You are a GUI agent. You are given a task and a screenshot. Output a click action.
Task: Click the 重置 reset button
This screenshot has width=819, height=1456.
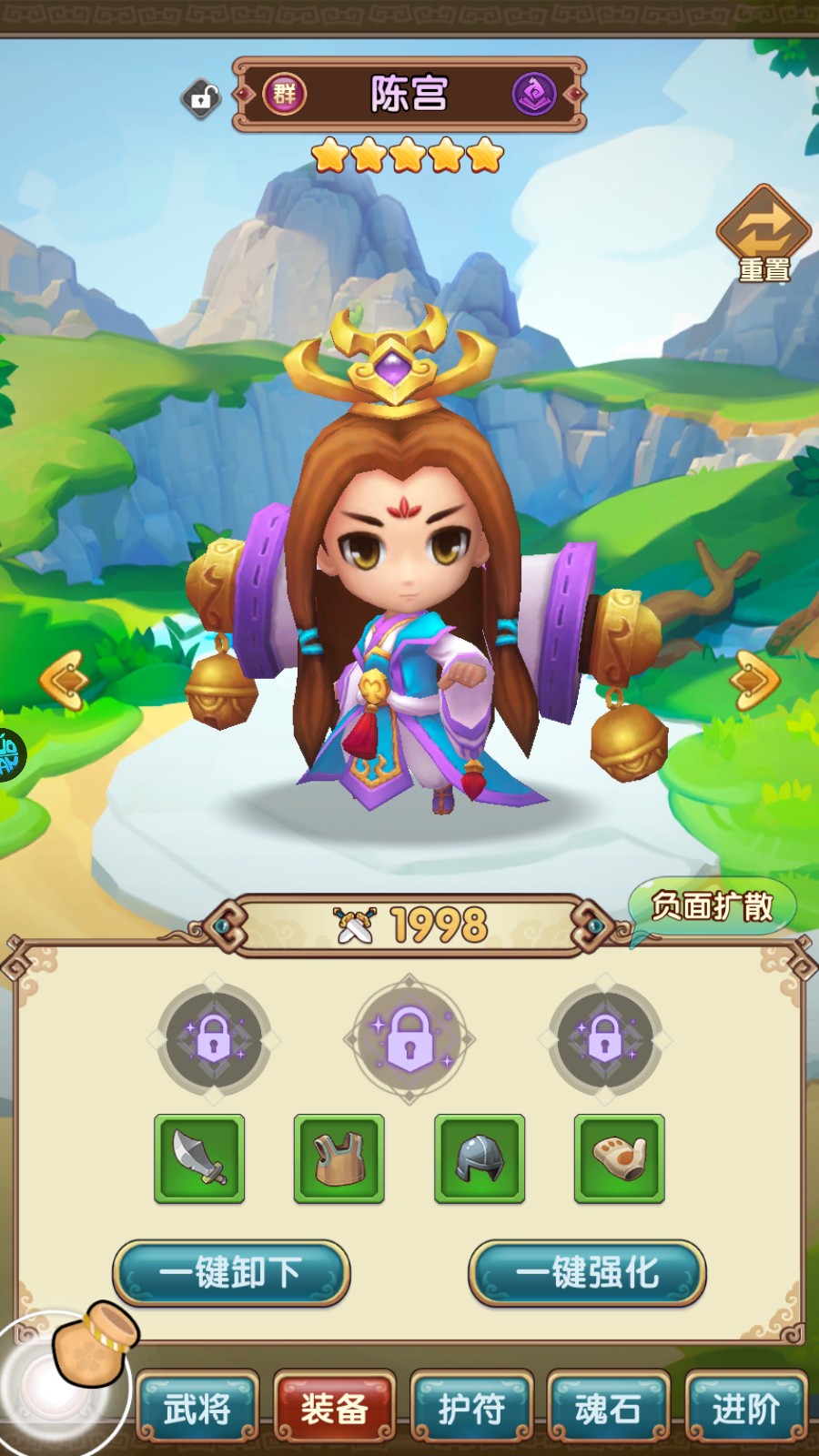[x=763, y=235]
